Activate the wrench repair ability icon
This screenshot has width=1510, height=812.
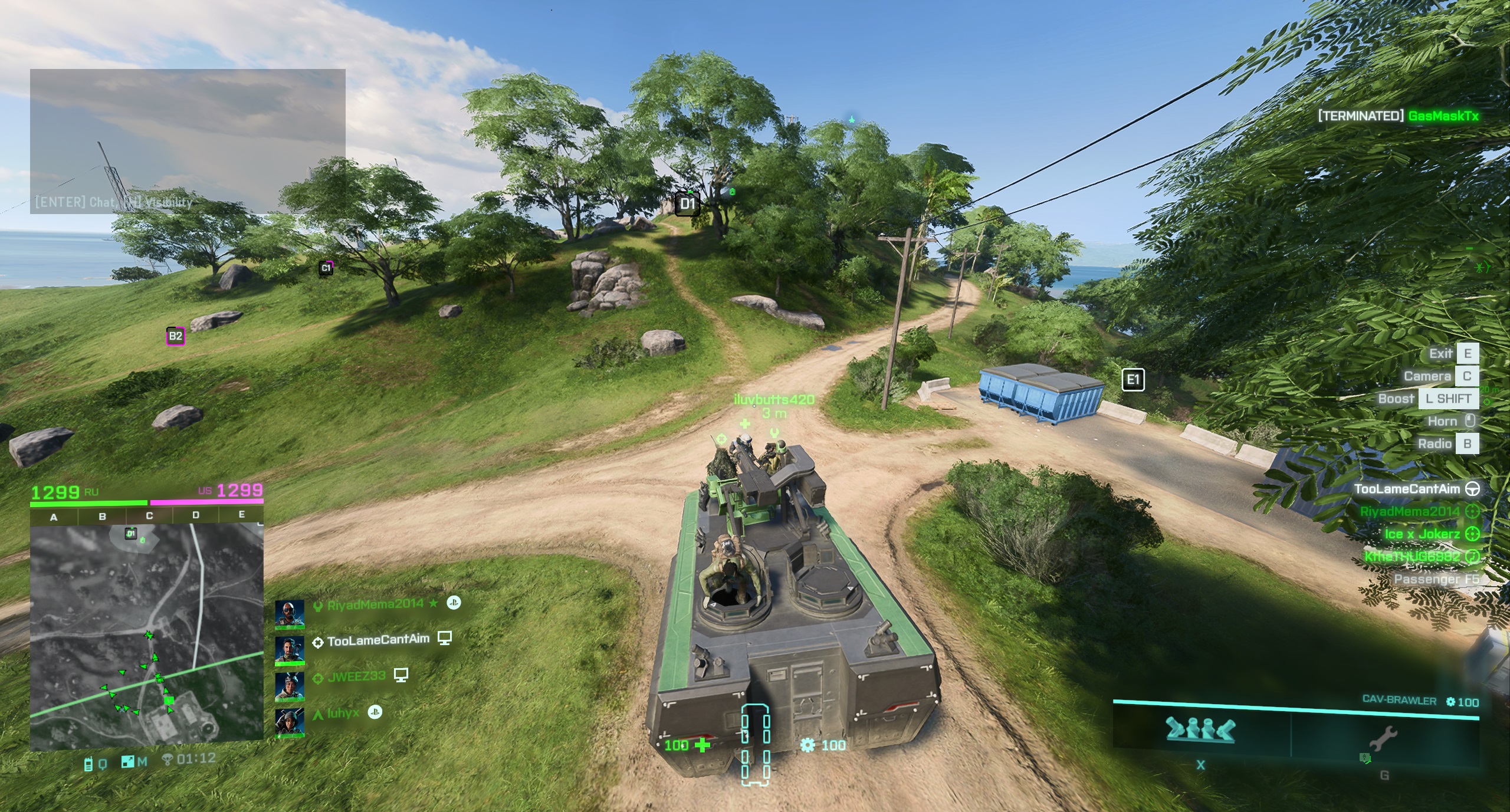1383,738
